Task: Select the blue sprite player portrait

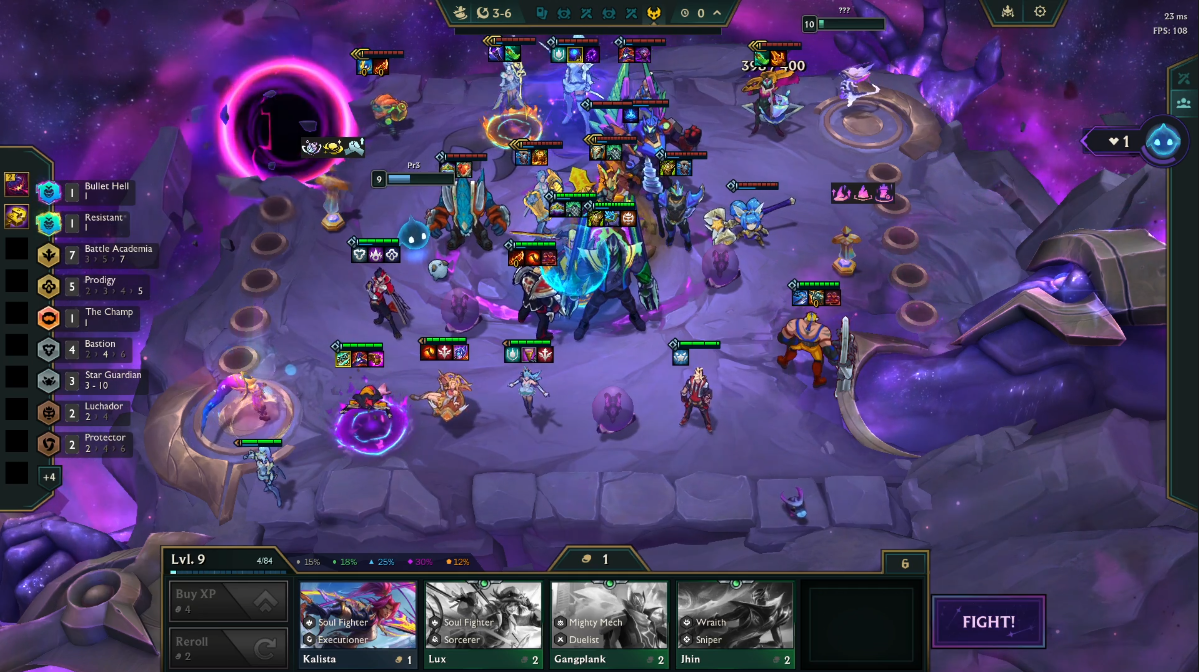Action: click(1164, 141)
